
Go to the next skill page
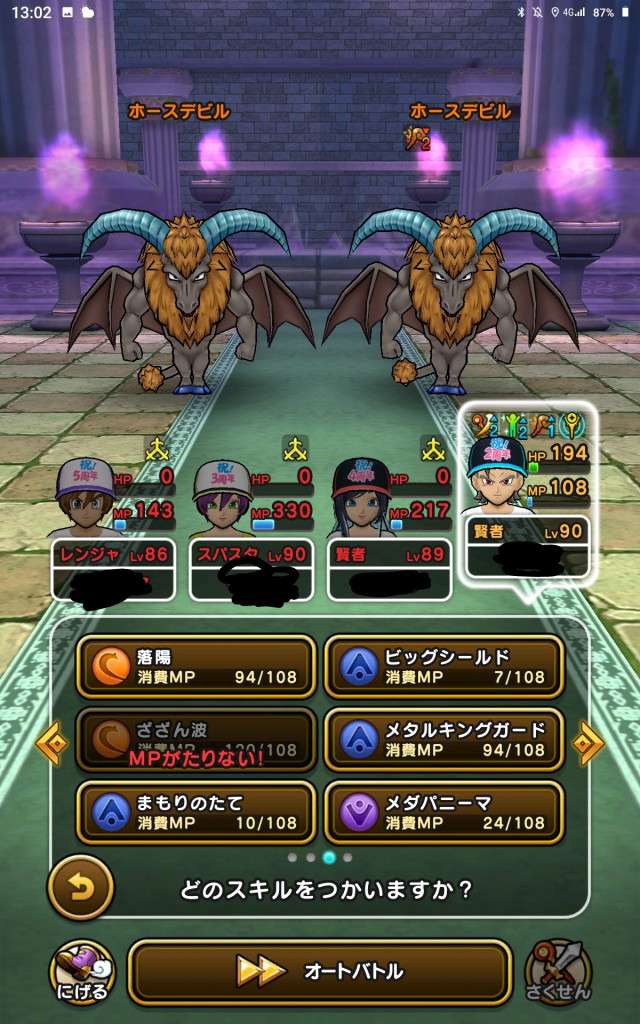coord(588,742)
